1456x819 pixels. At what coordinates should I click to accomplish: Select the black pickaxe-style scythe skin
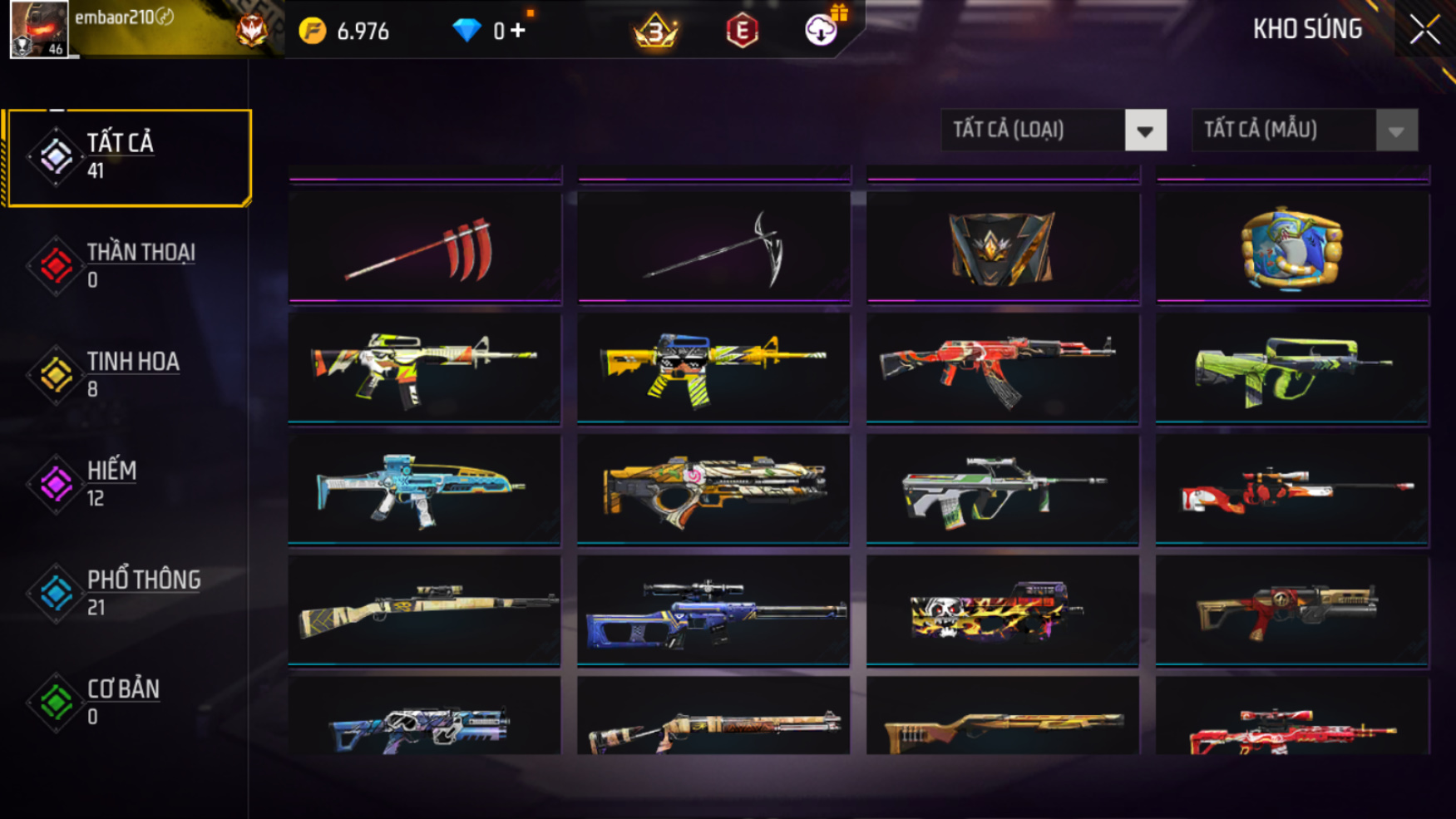(x=713, y=247)
